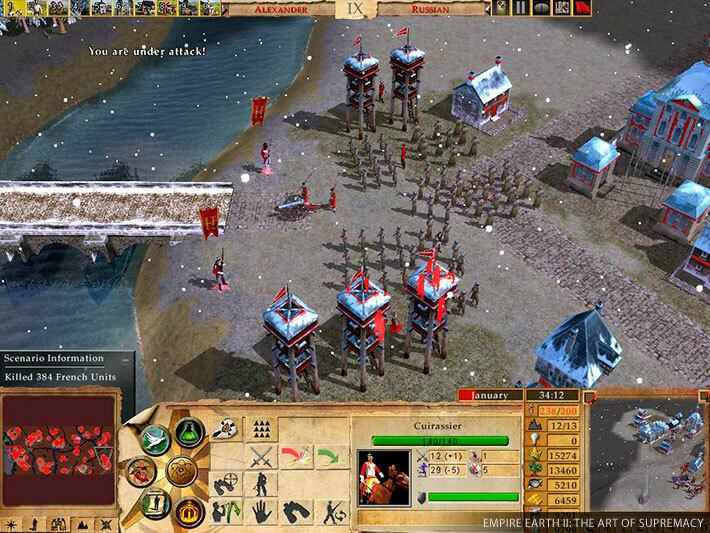Open the minimap in the corner

point(638,456)
